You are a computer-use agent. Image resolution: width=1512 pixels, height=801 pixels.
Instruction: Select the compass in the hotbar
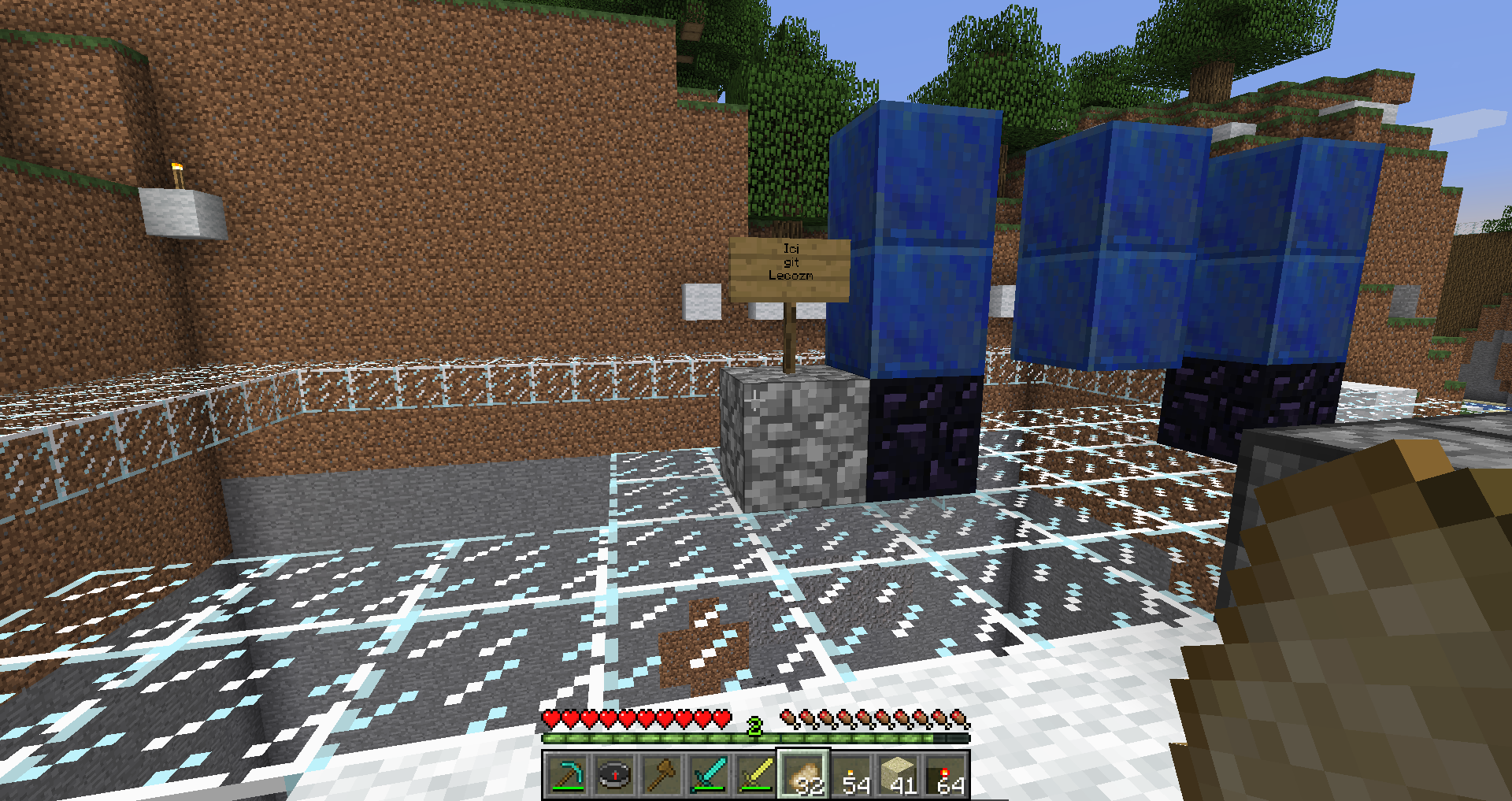[613, 775]
